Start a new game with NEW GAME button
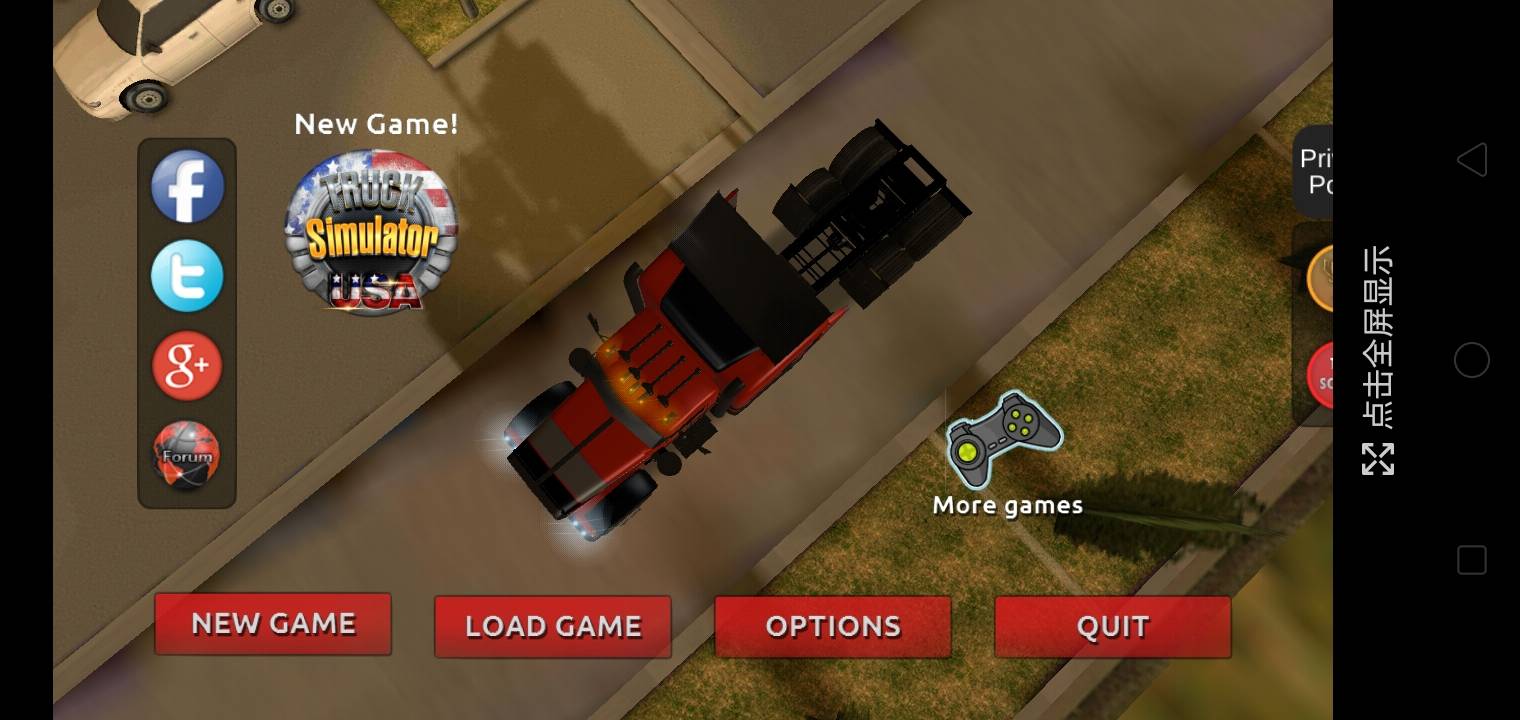The image size is (1520, 720). pos(272,626)
